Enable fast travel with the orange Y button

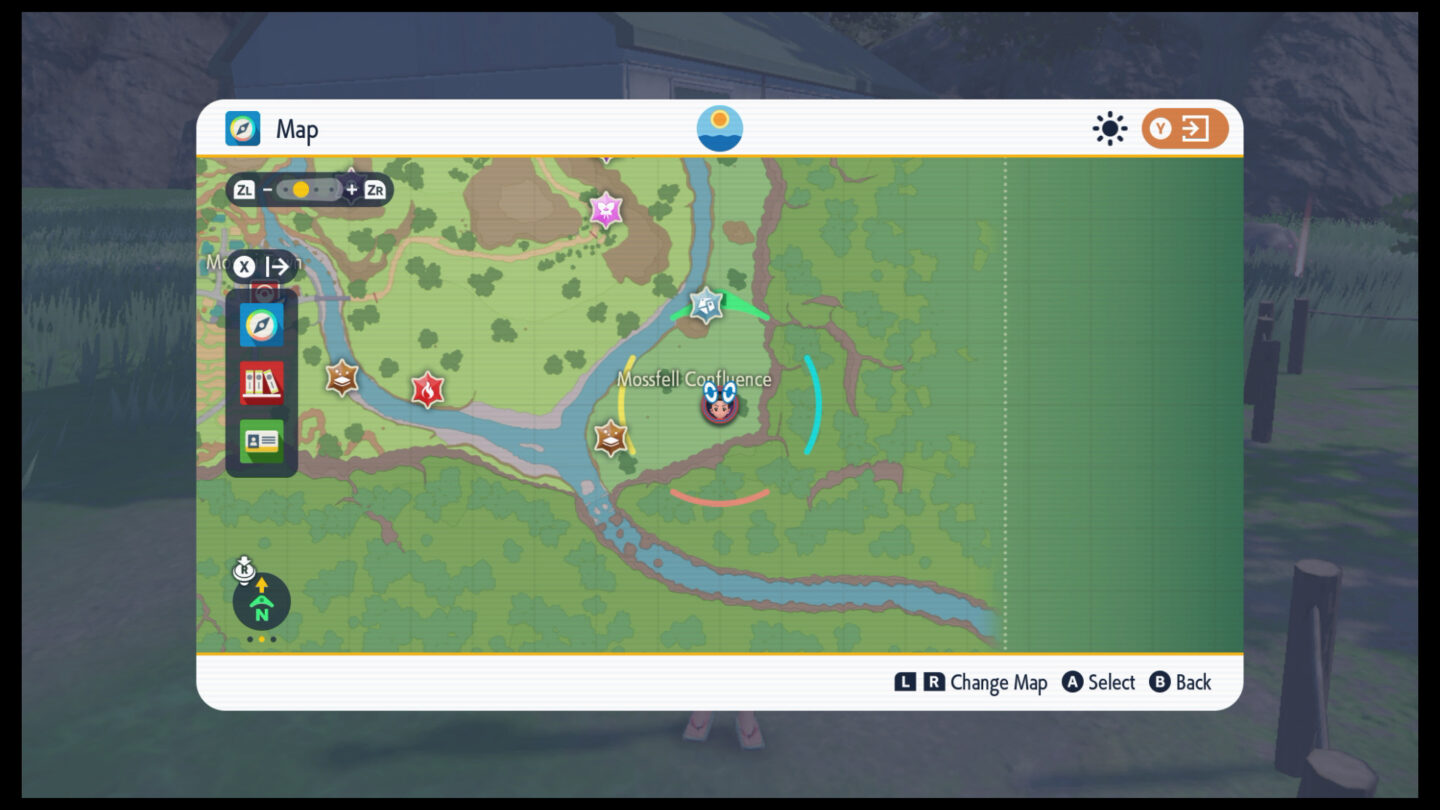(1184, 128)
